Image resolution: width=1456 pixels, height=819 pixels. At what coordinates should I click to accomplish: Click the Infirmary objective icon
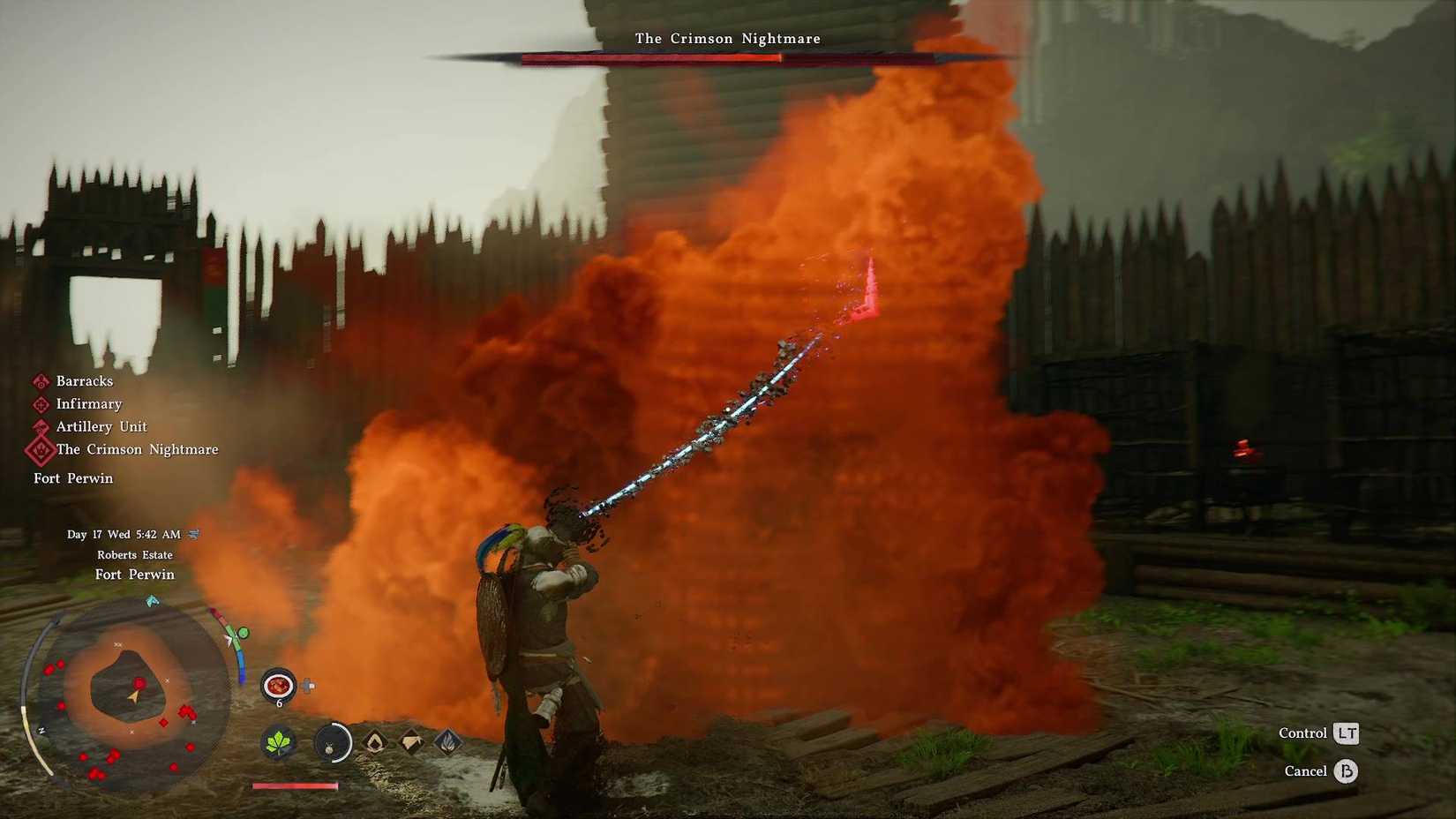[40, 403]
